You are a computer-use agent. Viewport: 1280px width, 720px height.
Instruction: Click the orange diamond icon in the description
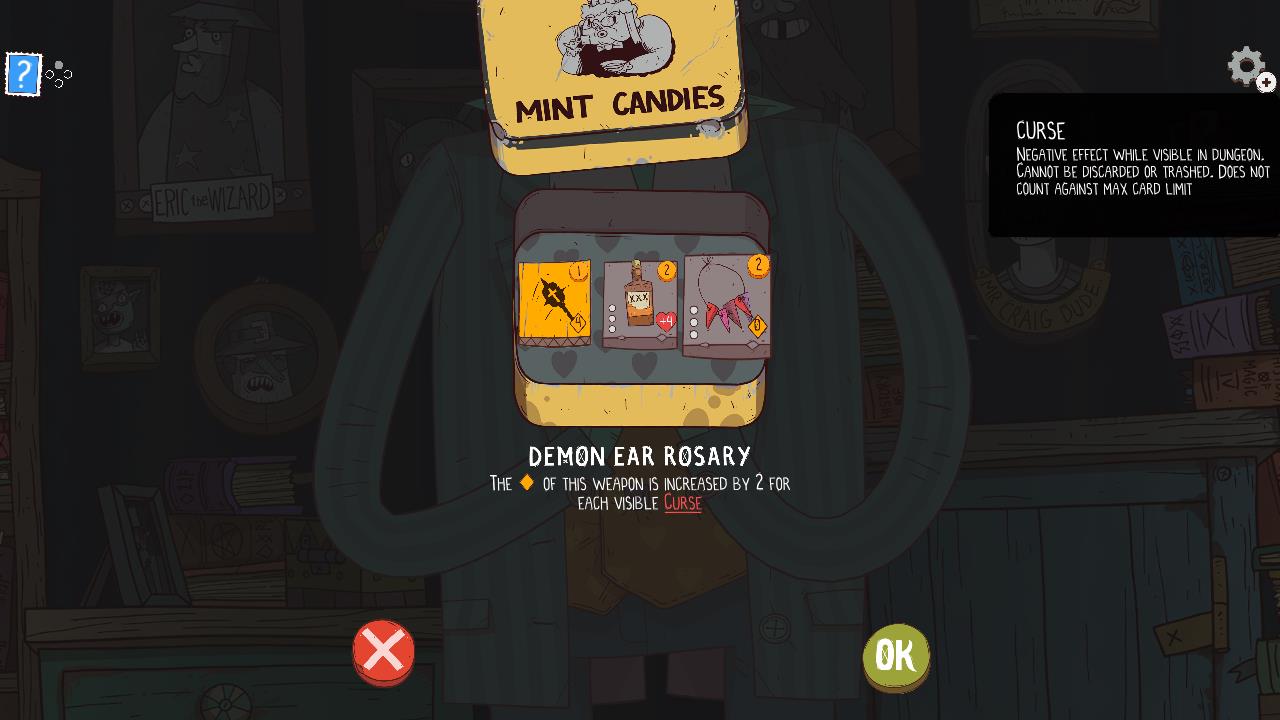click(529, 484)
